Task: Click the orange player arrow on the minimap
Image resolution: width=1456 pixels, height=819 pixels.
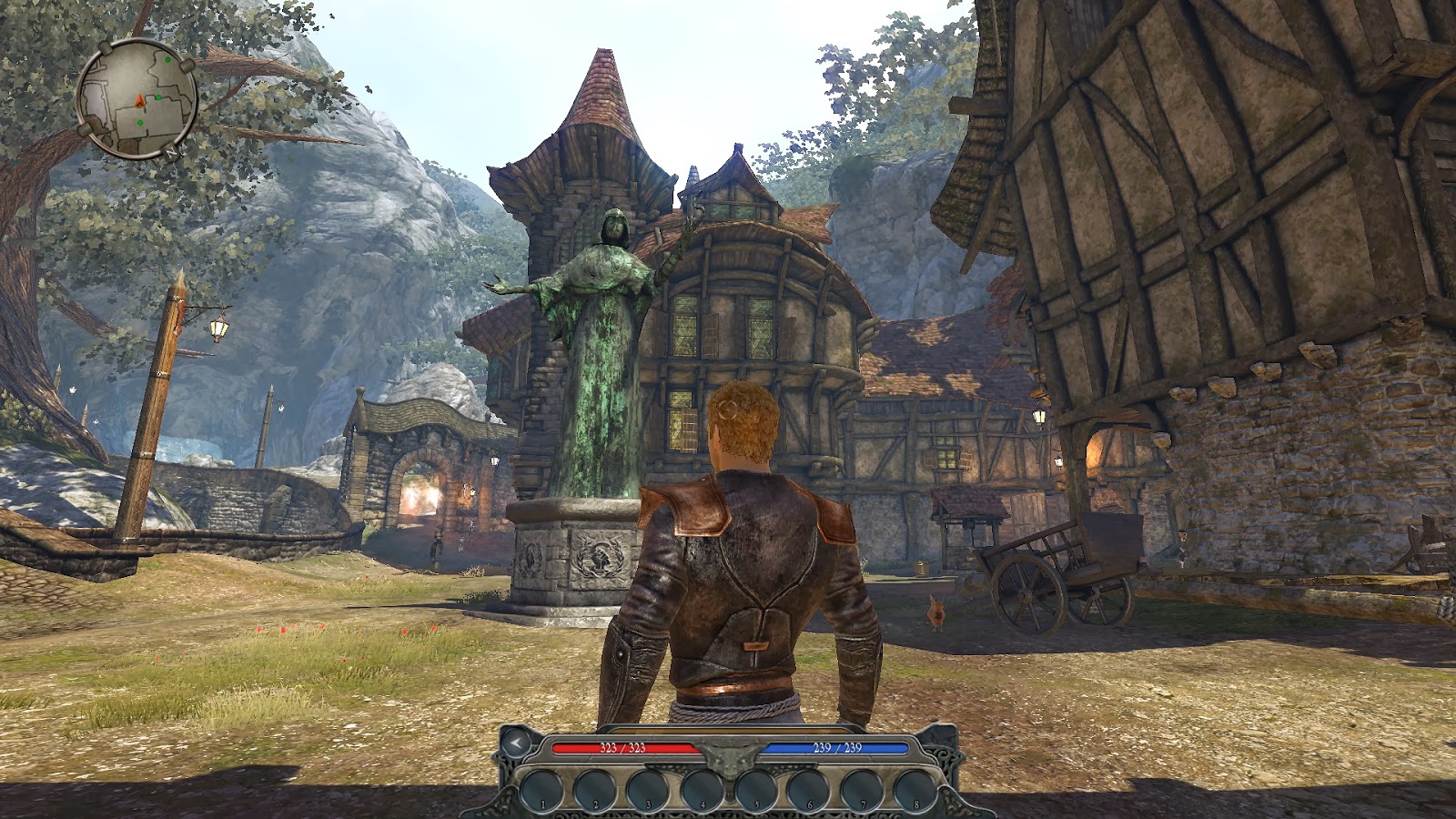Action: pyautogui.click(x=139, y=102)
